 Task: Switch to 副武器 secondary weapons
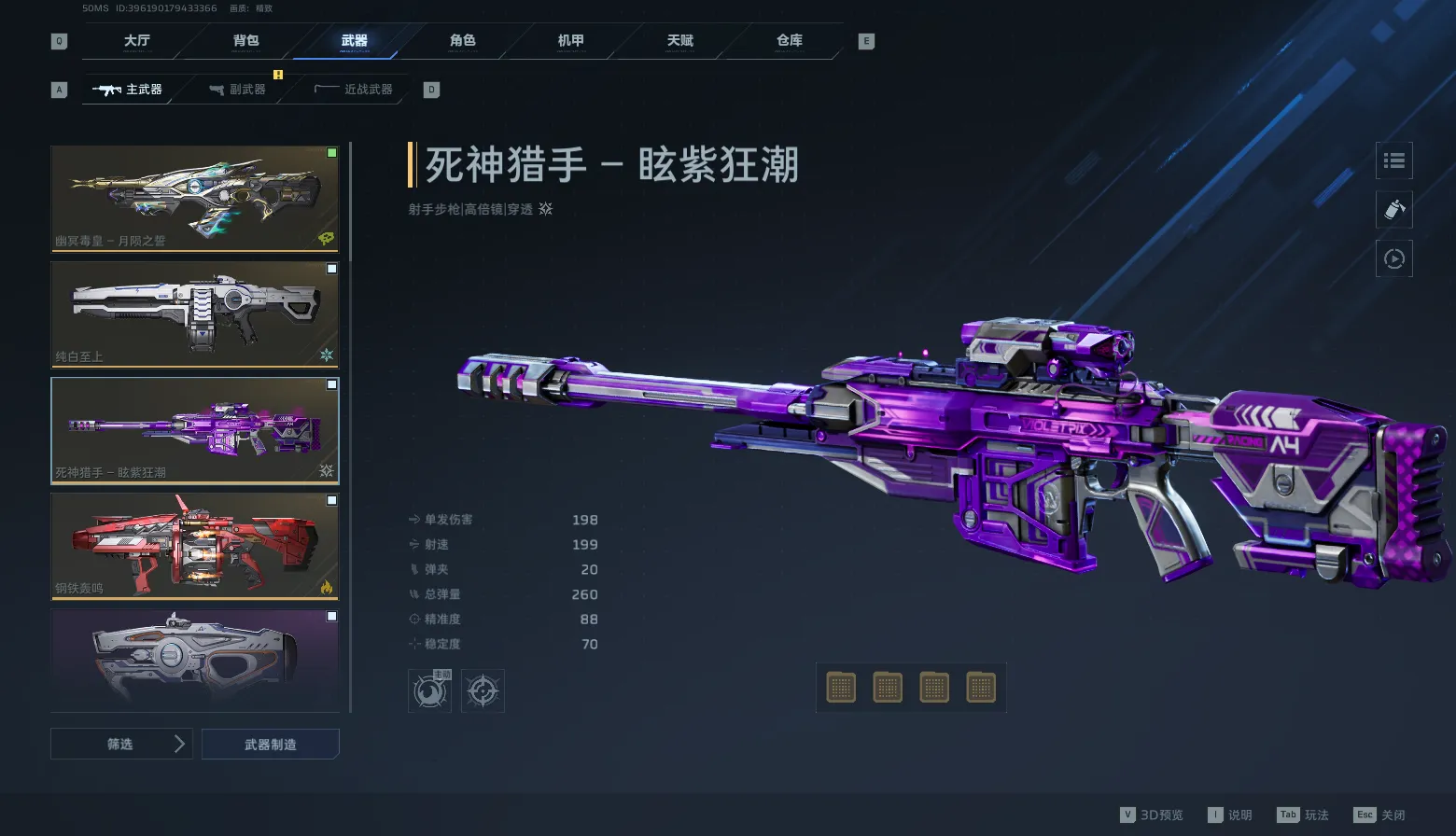tap(238, 90)
